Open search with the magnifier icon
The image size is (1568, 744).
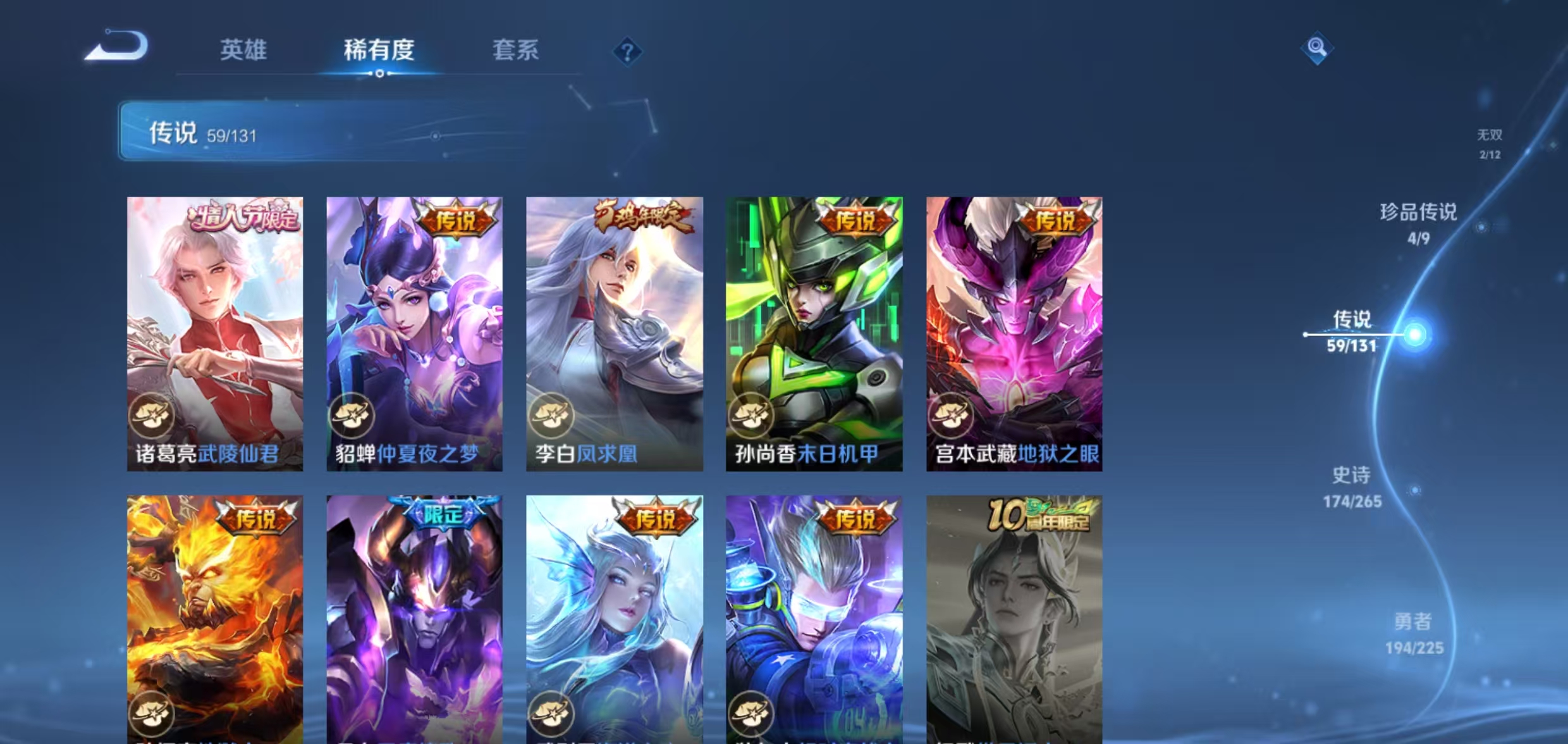tap(1318, 46)
